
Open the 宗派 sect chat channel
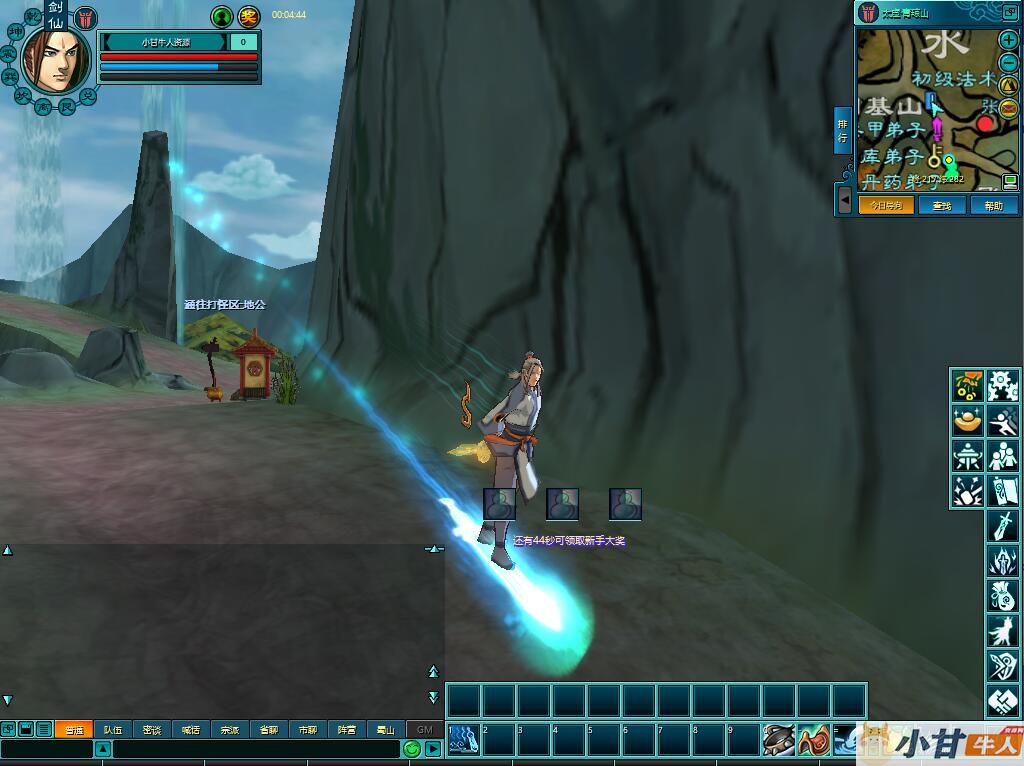pos(230,730)
